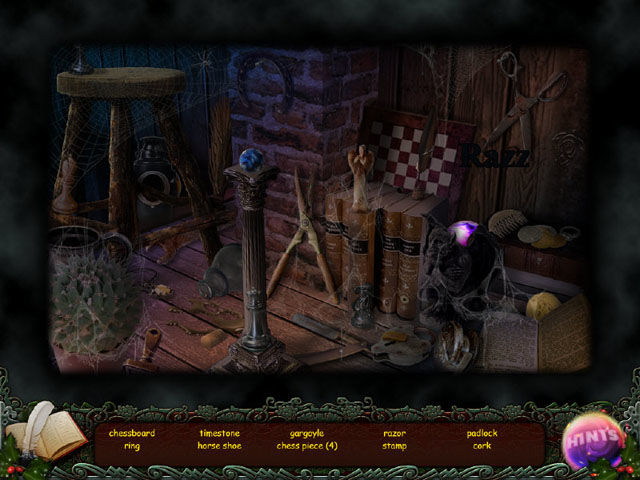The image size is (640, 480).
Task: Open the journal book with quill
Action: point(46,435)
